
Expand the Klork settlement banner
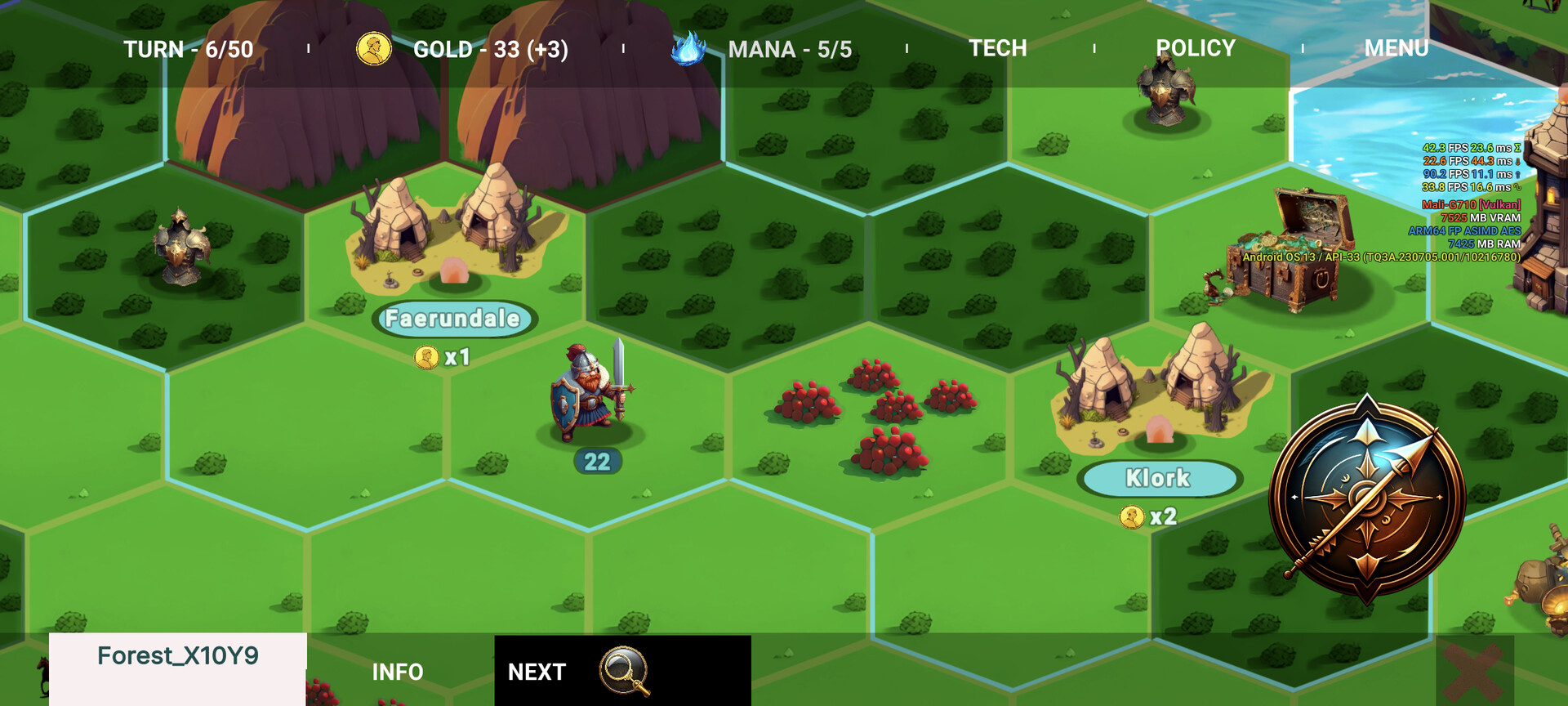coord(1159,479)
